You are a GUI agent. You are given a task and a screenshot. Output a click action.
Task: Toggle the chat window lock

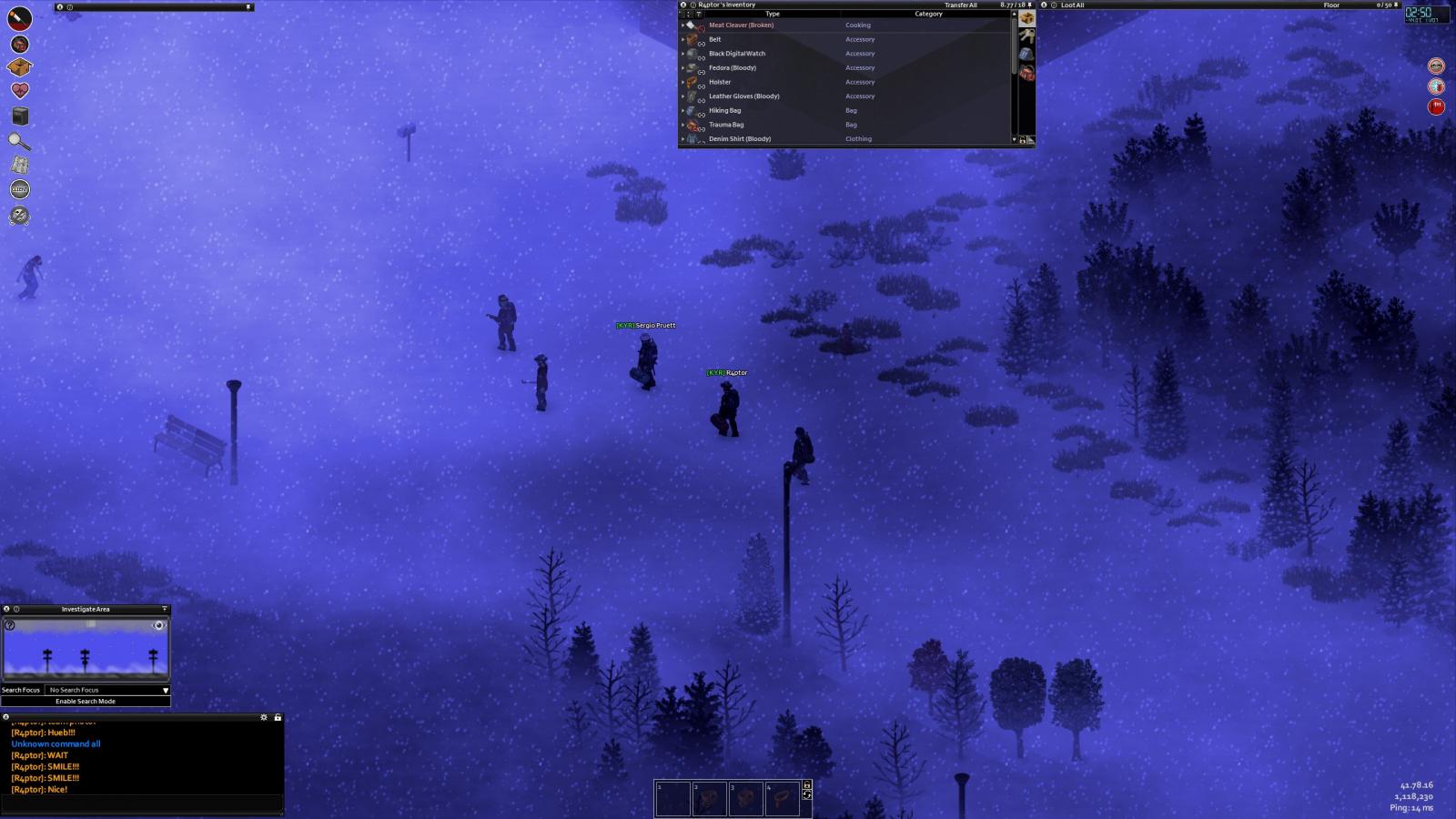pyautogui.click(x=278, y=717)
